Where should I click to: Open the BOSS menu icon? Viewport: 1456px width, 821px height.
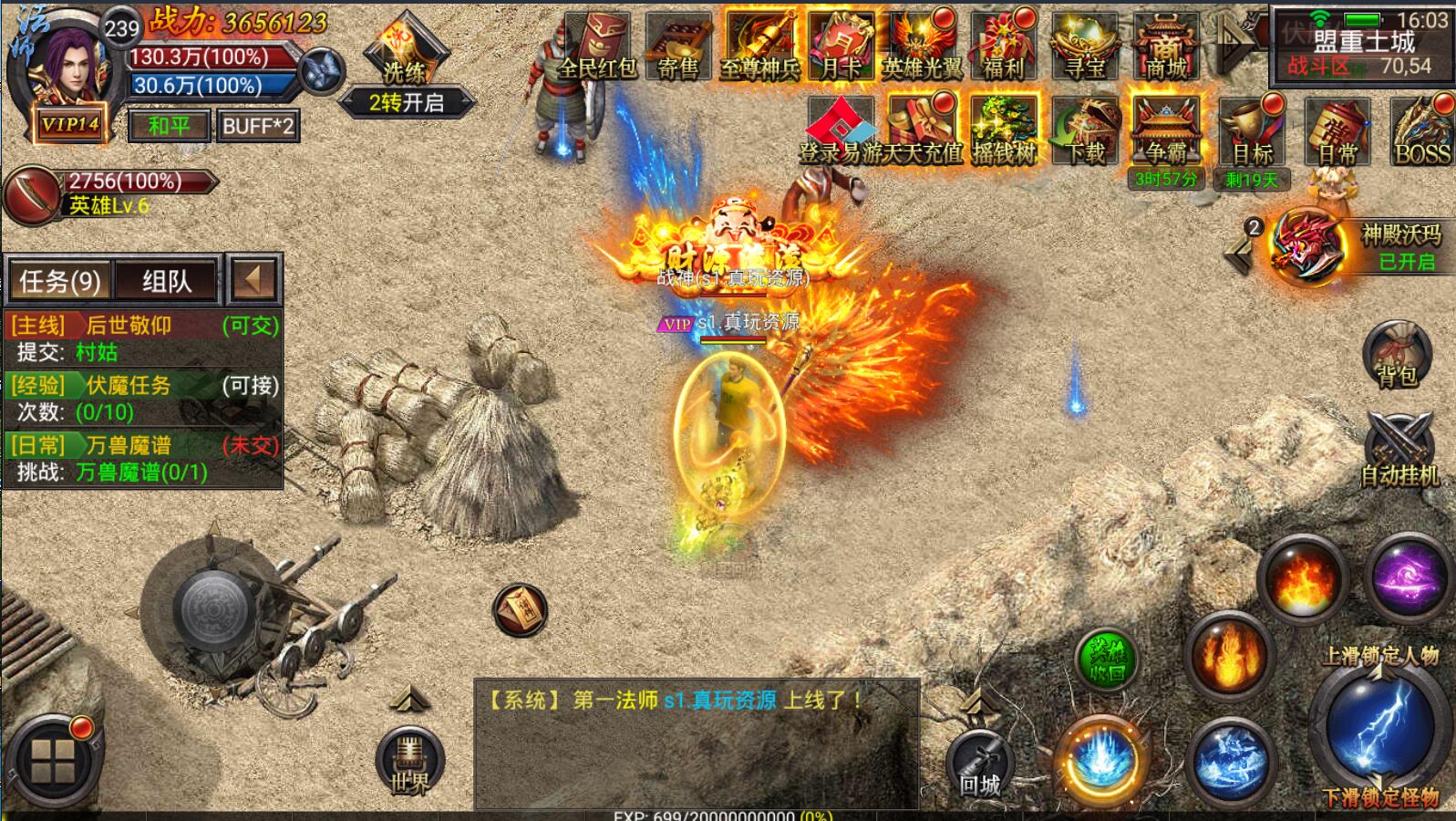click(1421, 132)
